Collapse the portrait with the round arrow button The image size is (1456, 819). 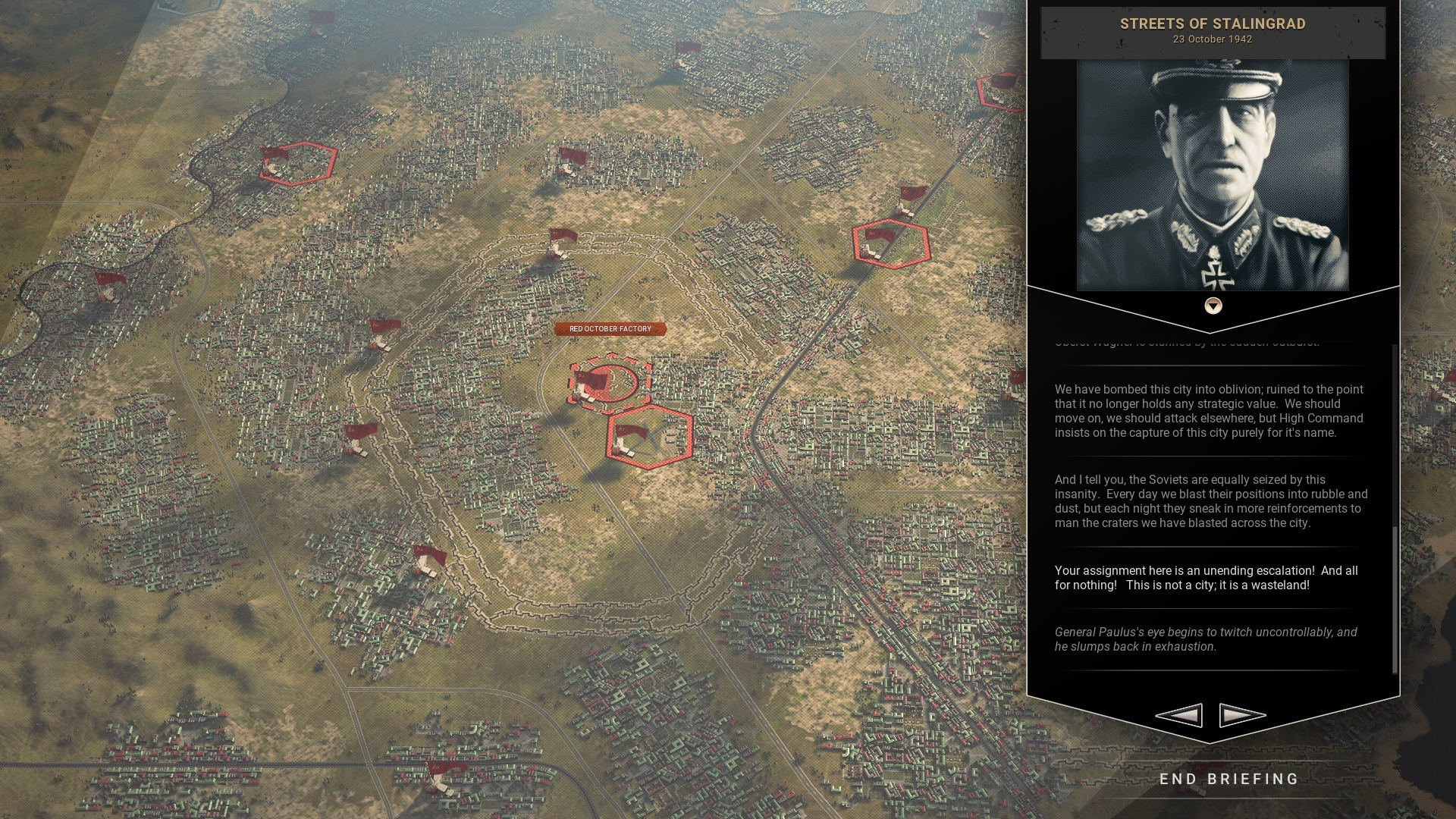(x=1213, y=306)
